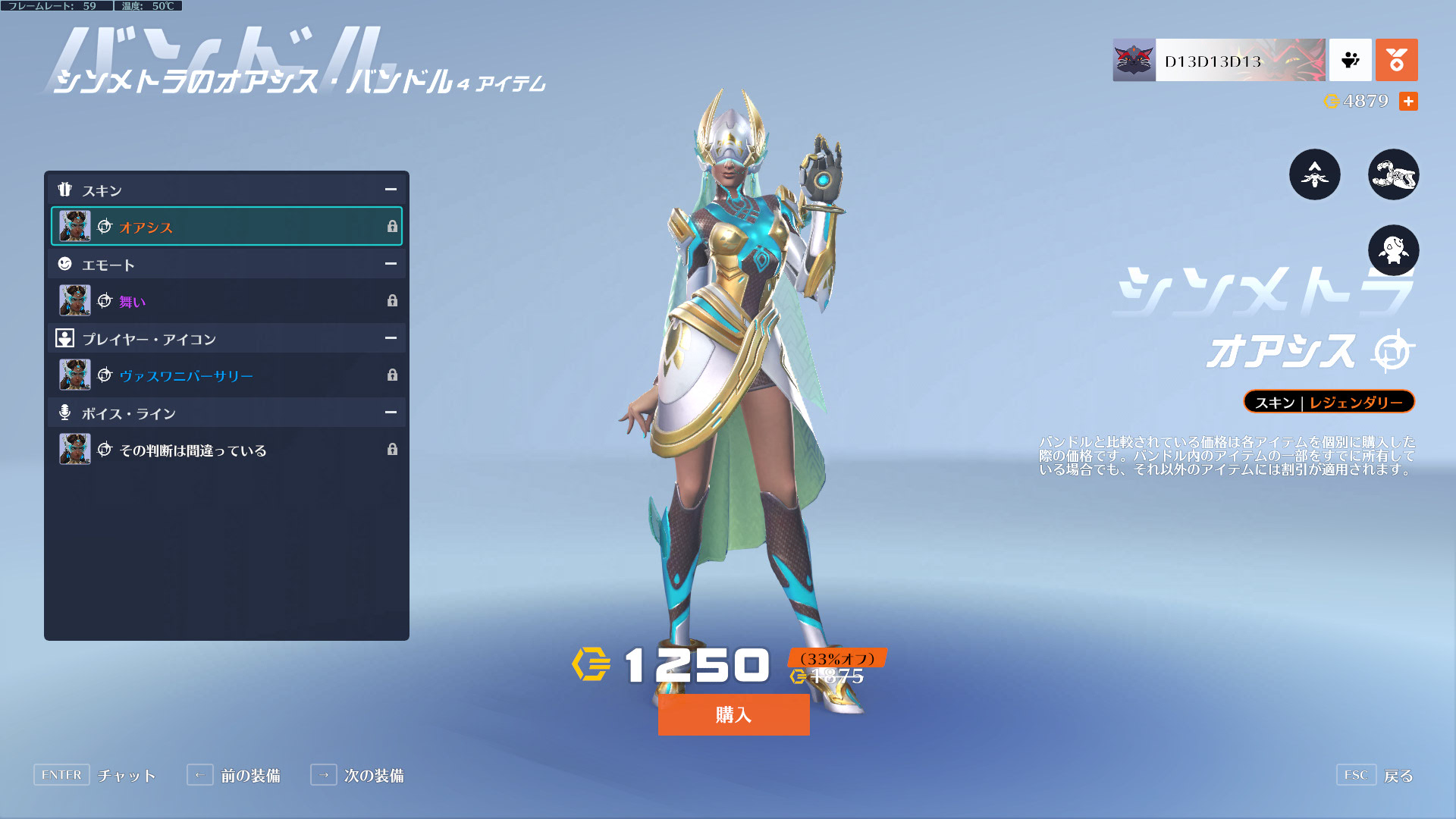Screen dimensions: 1456x819
Task: Click the orange 購入 purchase button
Action: (733, 714)
